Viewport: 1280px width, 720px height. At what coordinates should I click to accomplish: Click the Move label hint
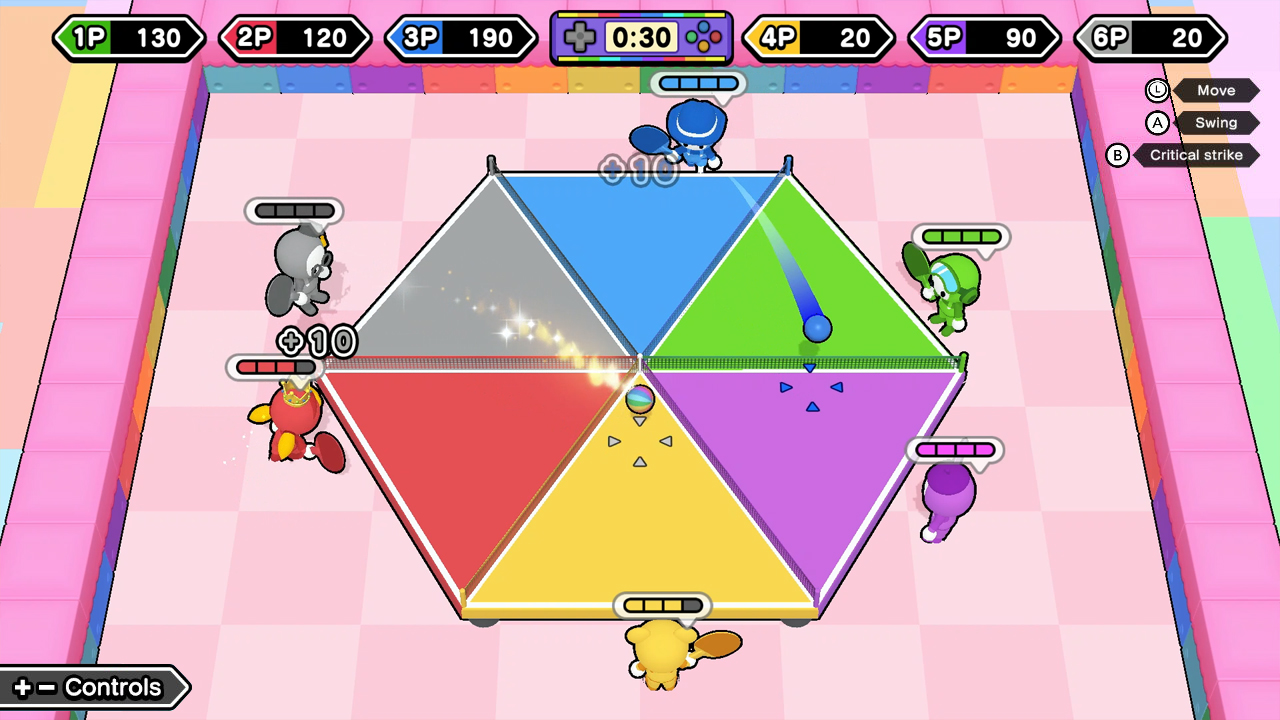tap(1216, 90)
